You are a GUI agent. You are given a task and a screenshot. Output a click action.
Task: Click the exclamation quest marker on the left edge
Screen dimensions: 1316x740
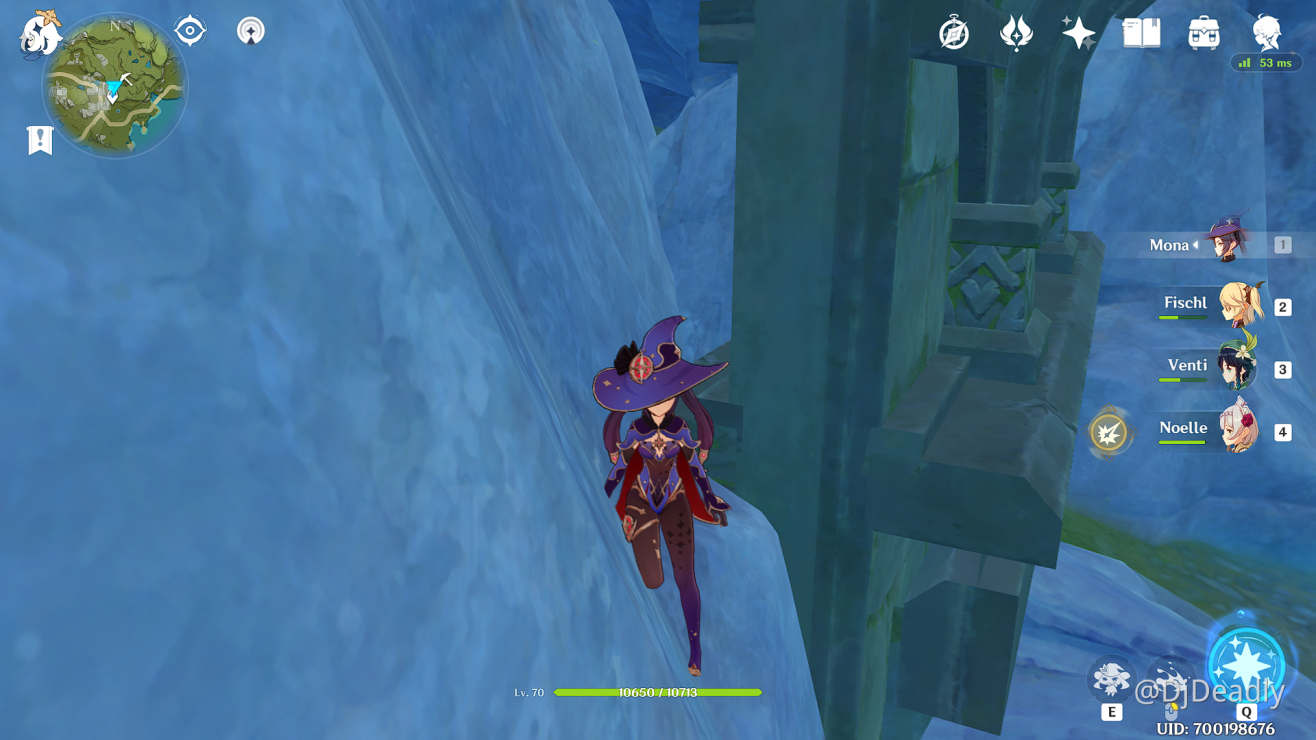tap(40, 139)
